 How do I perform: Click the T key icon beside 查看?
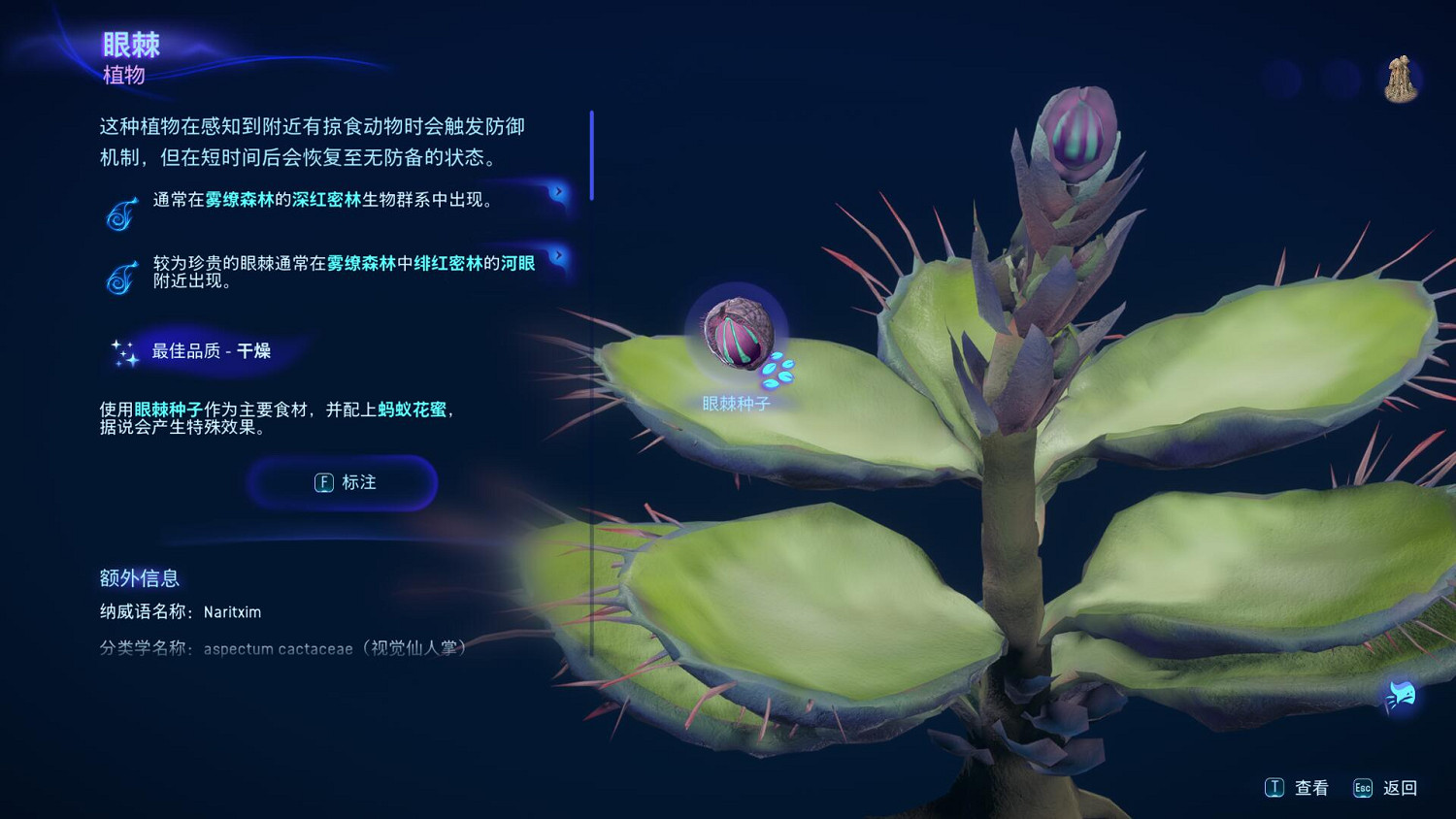pyautogui.click(x=1274, y=787)
